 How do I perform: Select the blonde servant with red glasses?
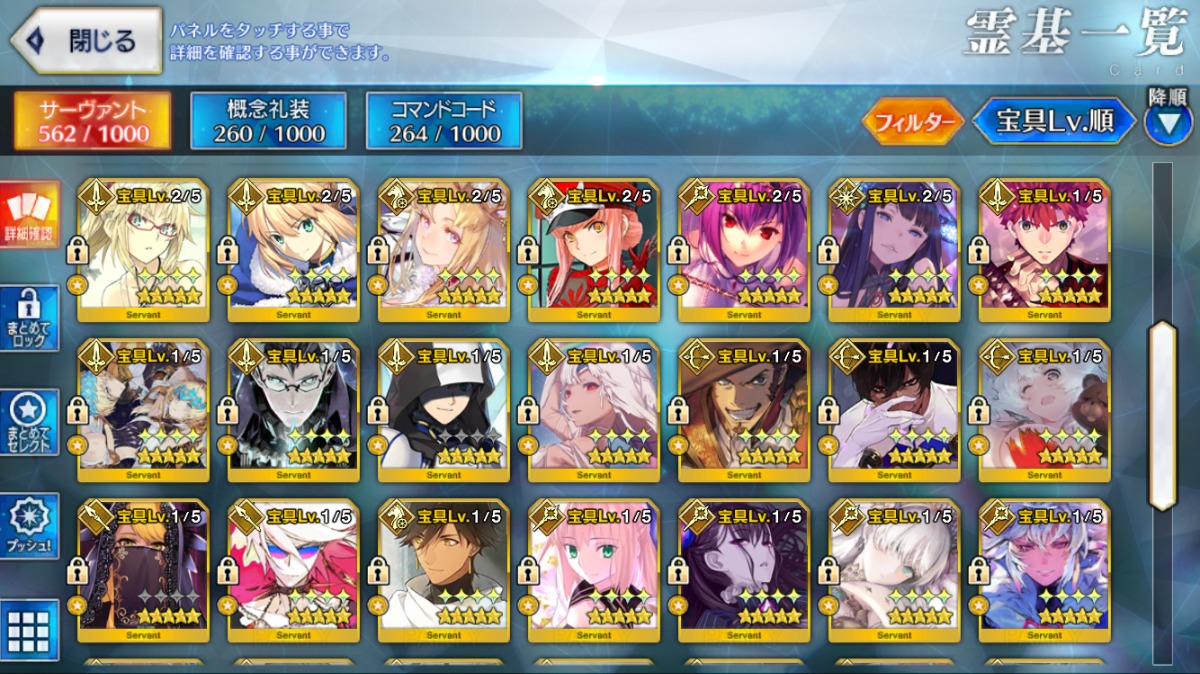(x=143, y=250)
